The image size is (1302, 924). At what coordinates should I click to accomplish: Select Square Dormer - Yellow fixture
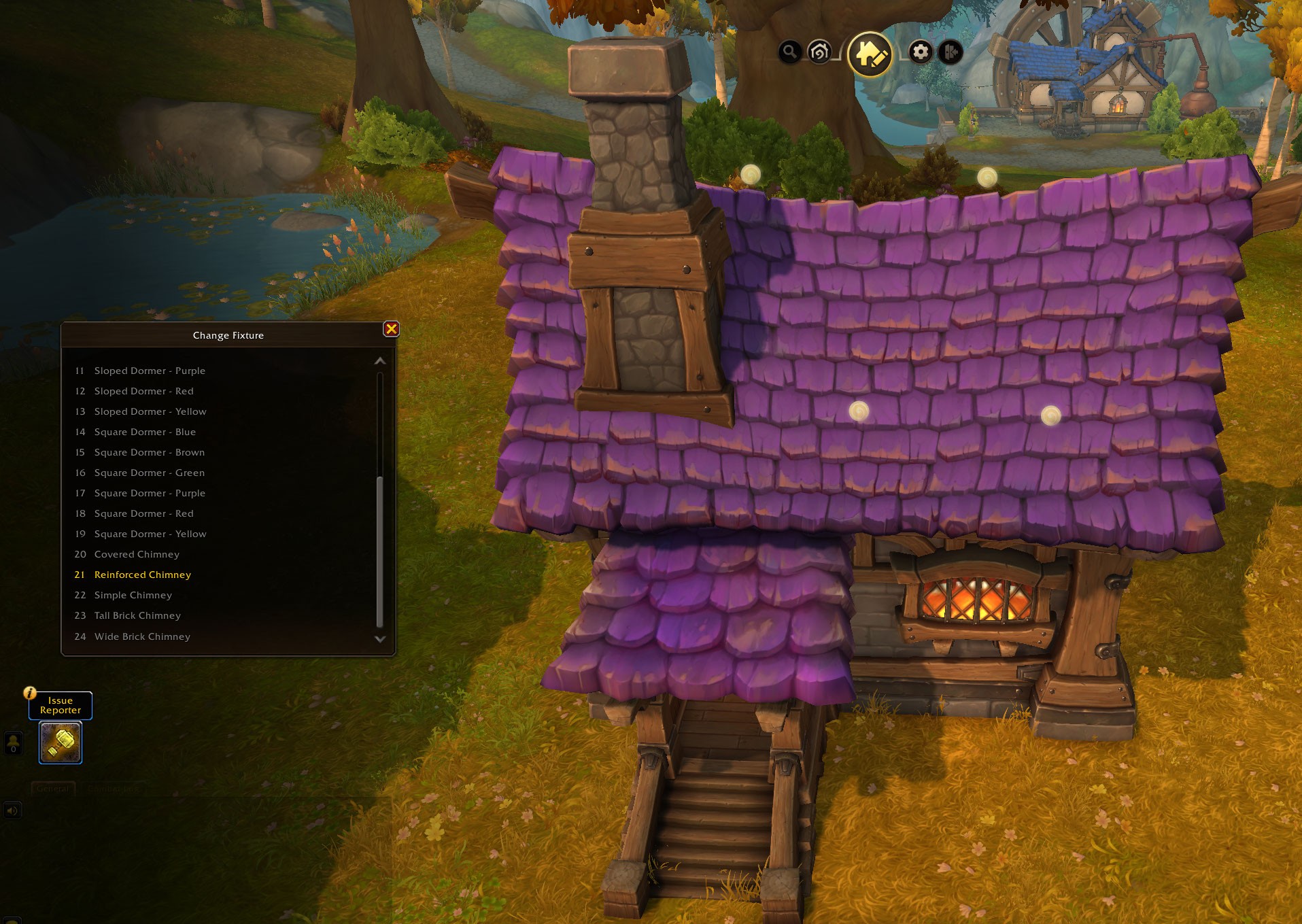point(150,534)
